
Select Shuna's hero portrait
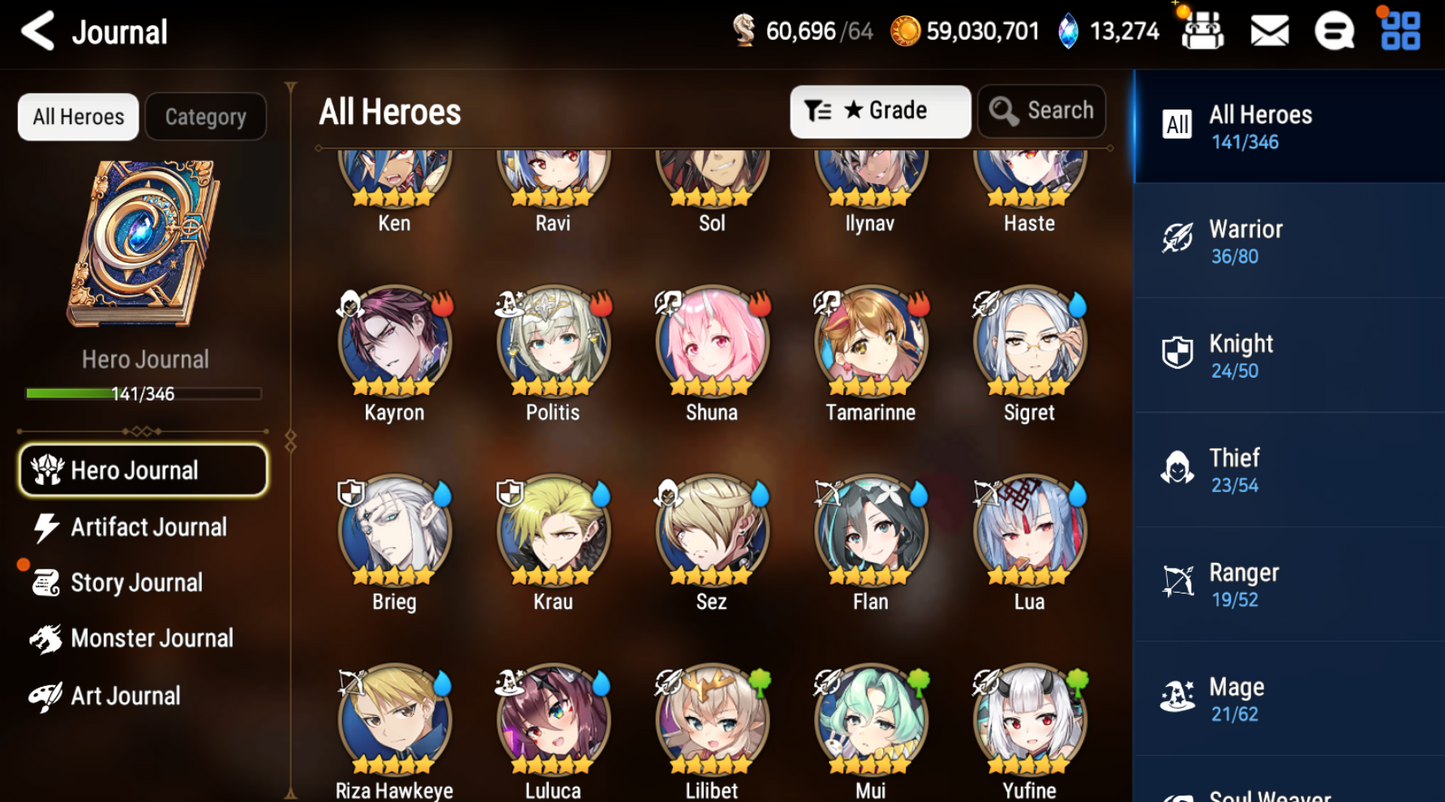pyautogui.click(x=712, y=342)
